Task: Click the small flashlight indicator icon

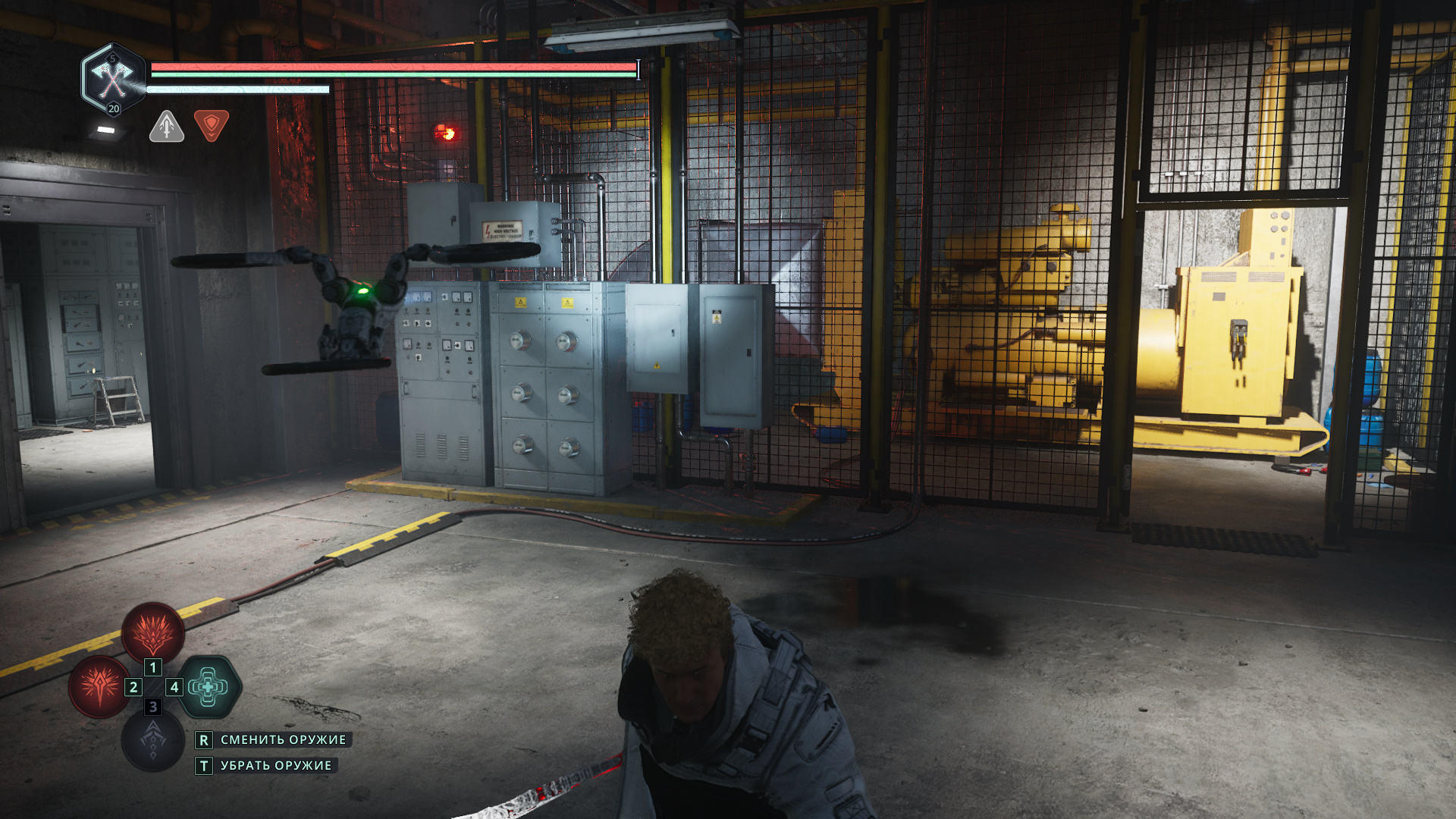Action: (106, 130)
